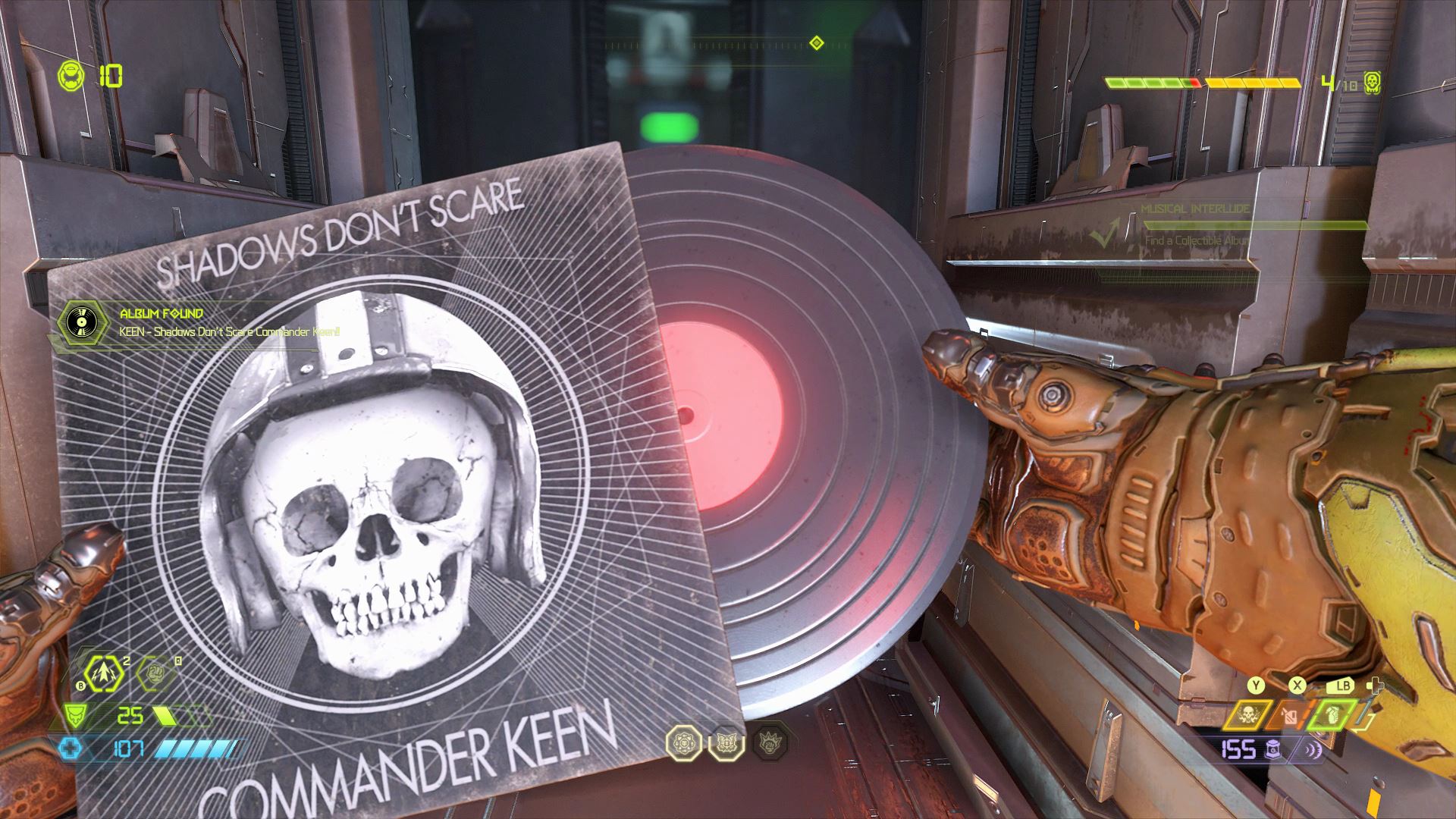Click the Flame Belch icon beside X prompt
Viewport: 1456px width, 819px height.
coord(1288,715)
